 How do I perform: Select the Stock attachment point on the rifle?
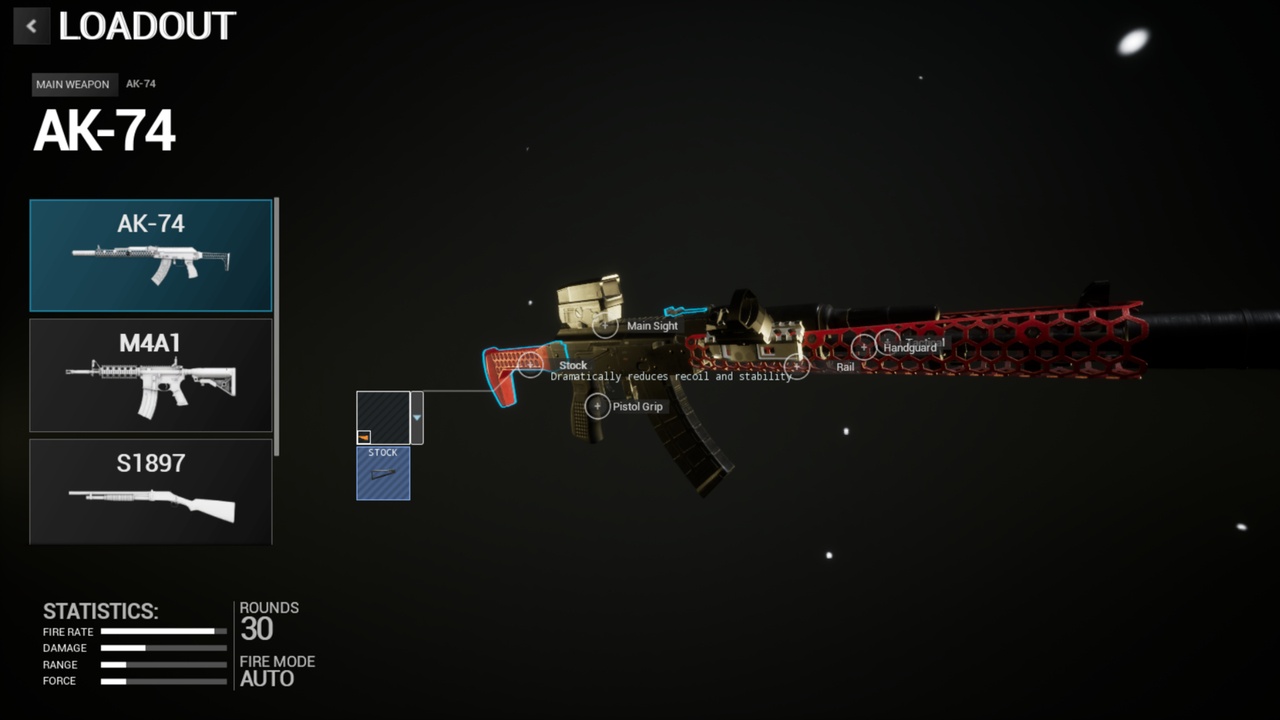point(530,364)
